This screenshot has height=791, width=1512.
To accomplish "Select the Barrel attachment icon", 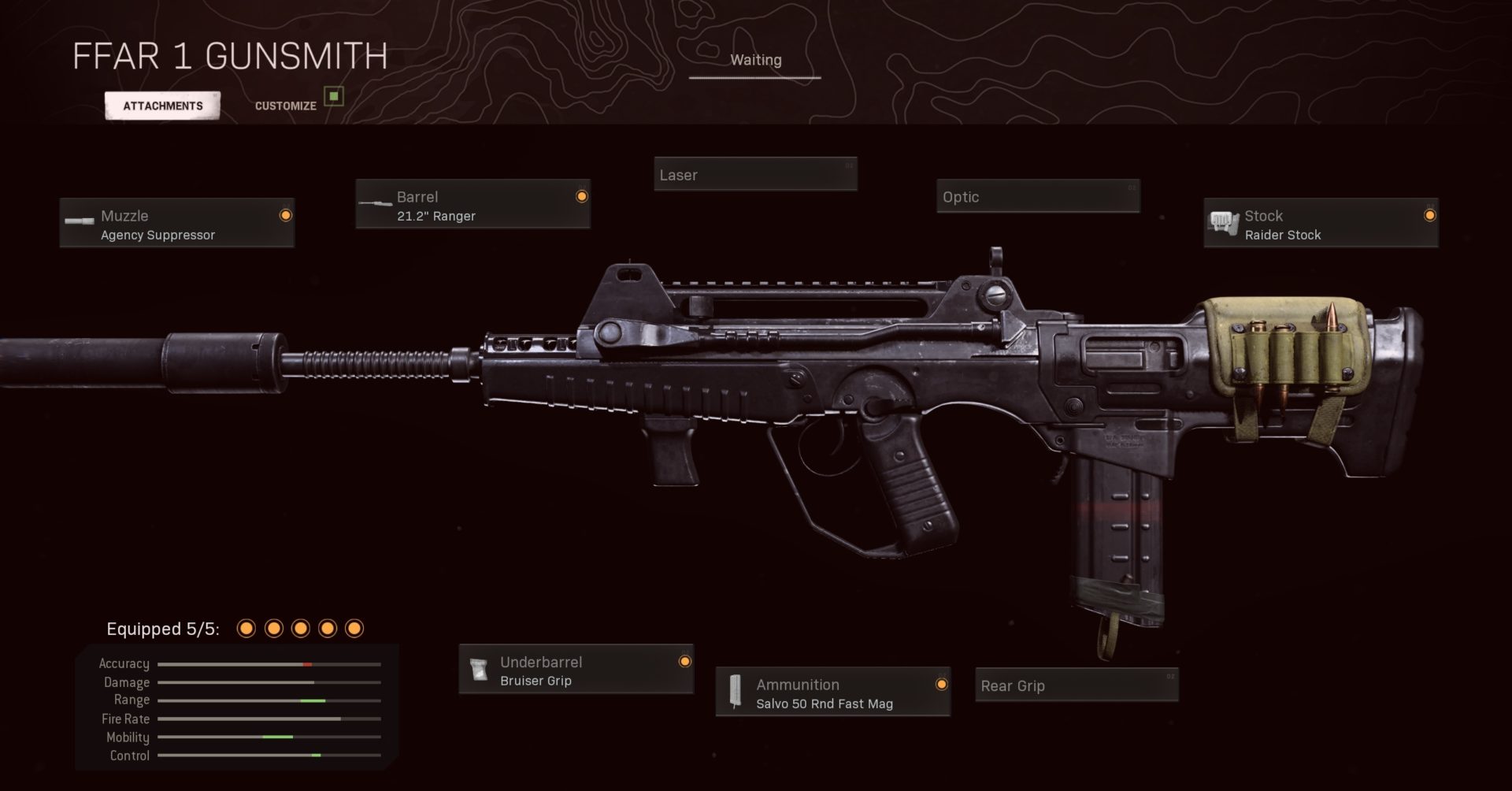I will pos(376,203).
